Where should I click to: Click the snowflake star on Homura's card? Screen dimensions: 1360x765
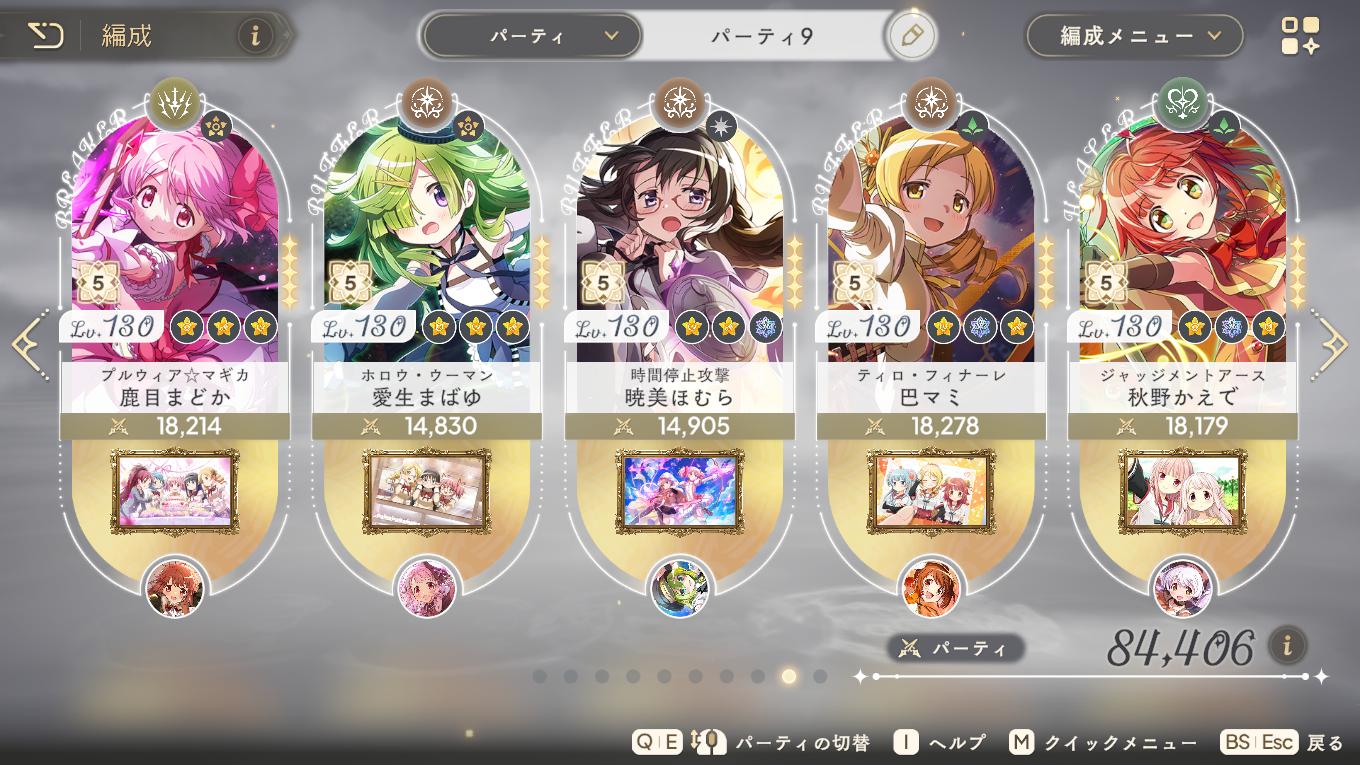(764, 325)
